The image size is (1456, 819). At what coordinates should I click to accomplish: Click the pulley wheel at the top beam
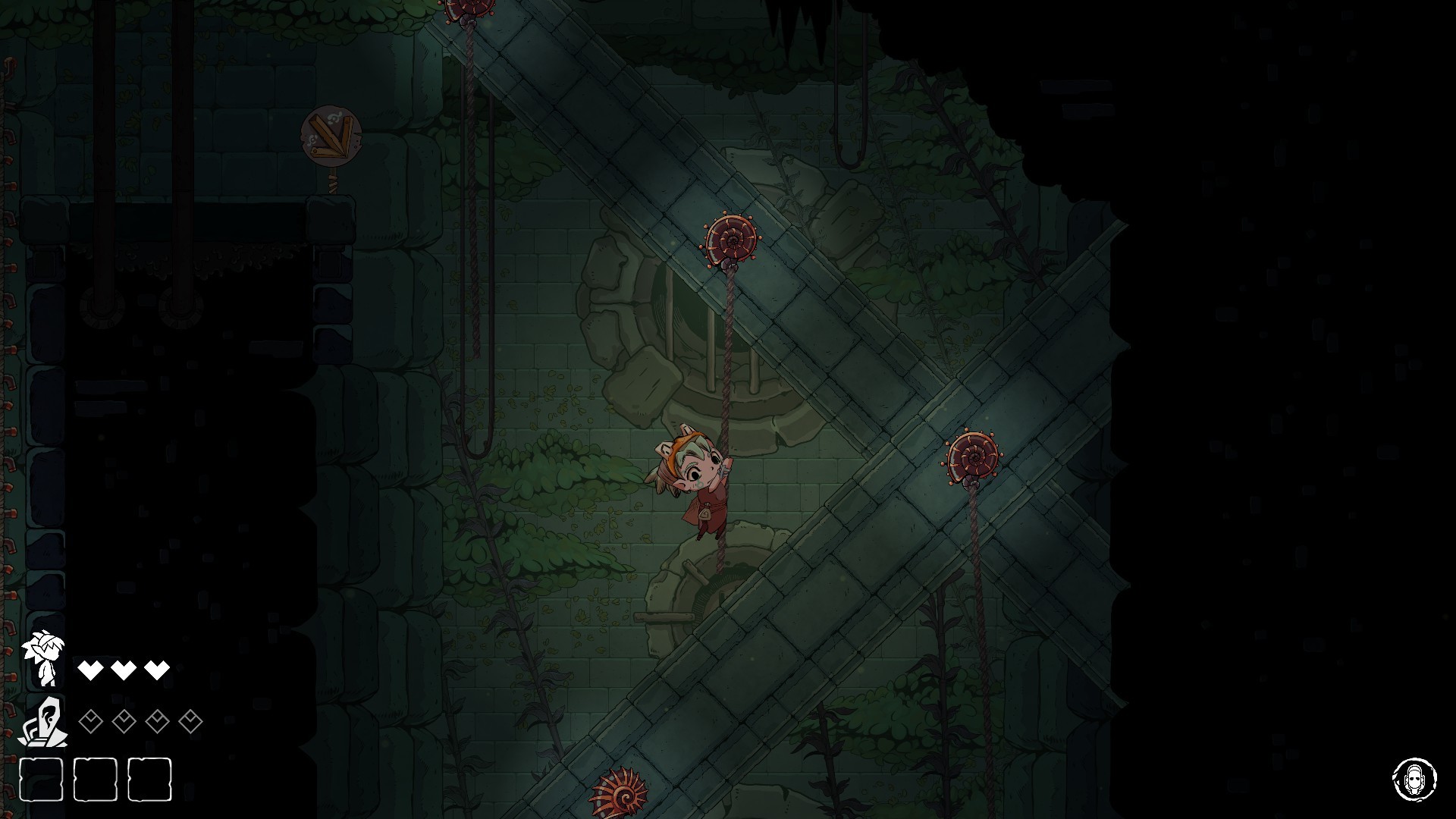point(468,8)
